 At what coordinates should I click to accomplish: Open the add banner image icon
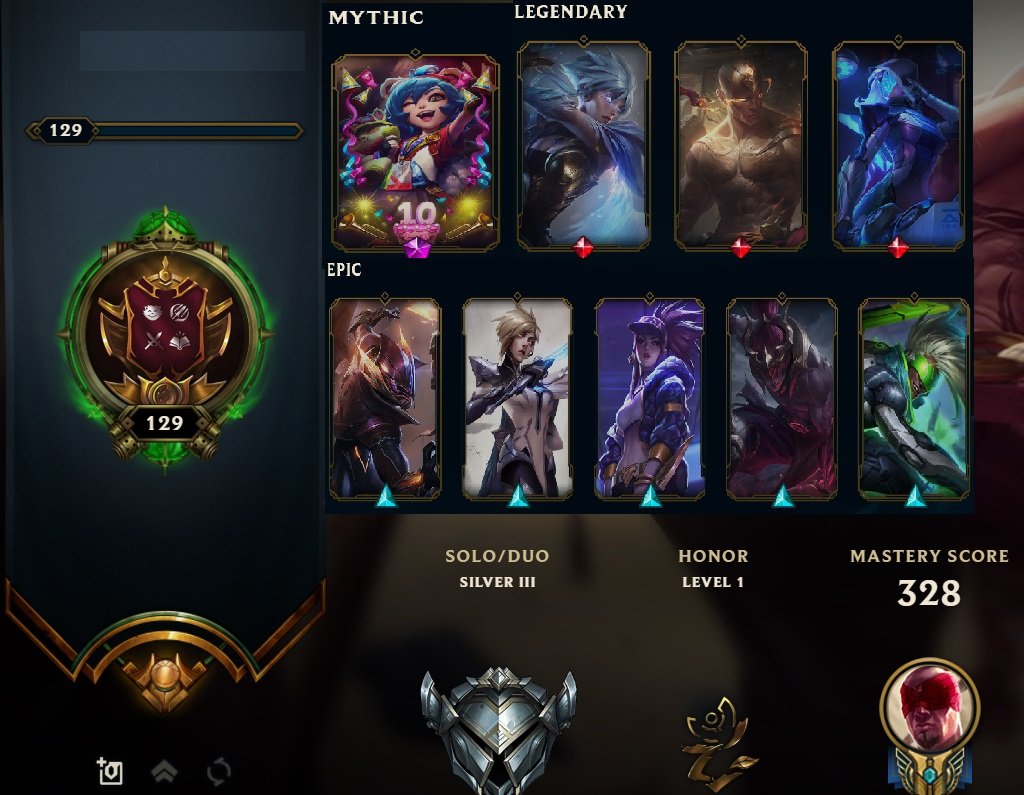[x=109, y=771]
